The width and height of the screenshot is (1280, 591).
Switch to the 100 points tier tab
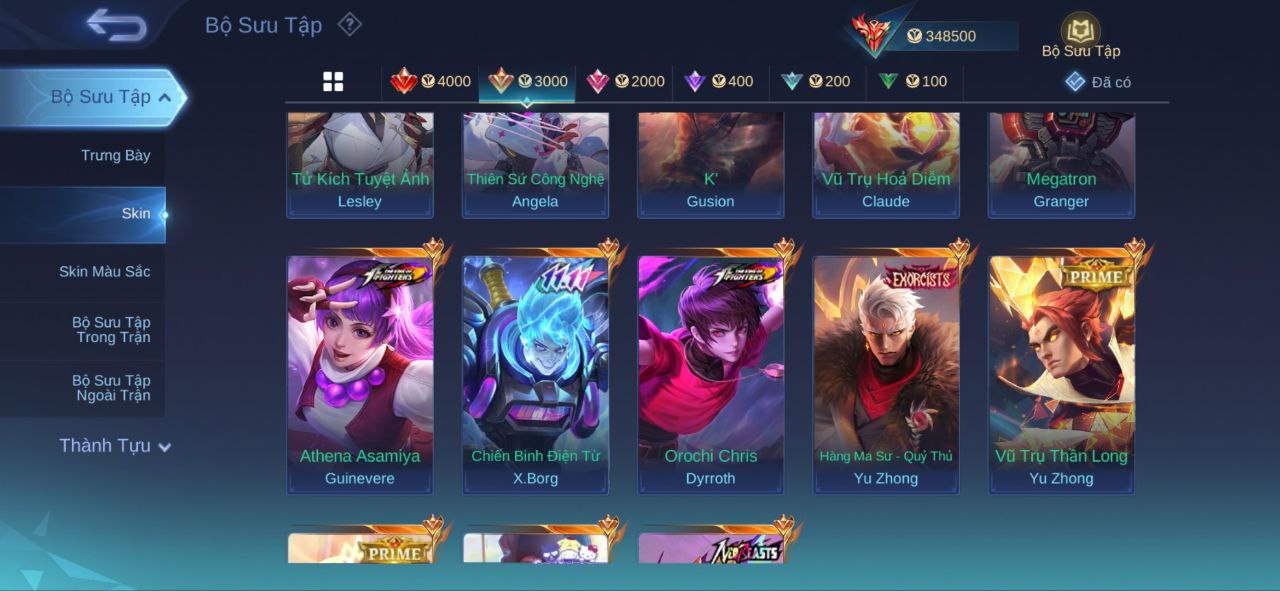coord(913,81)
